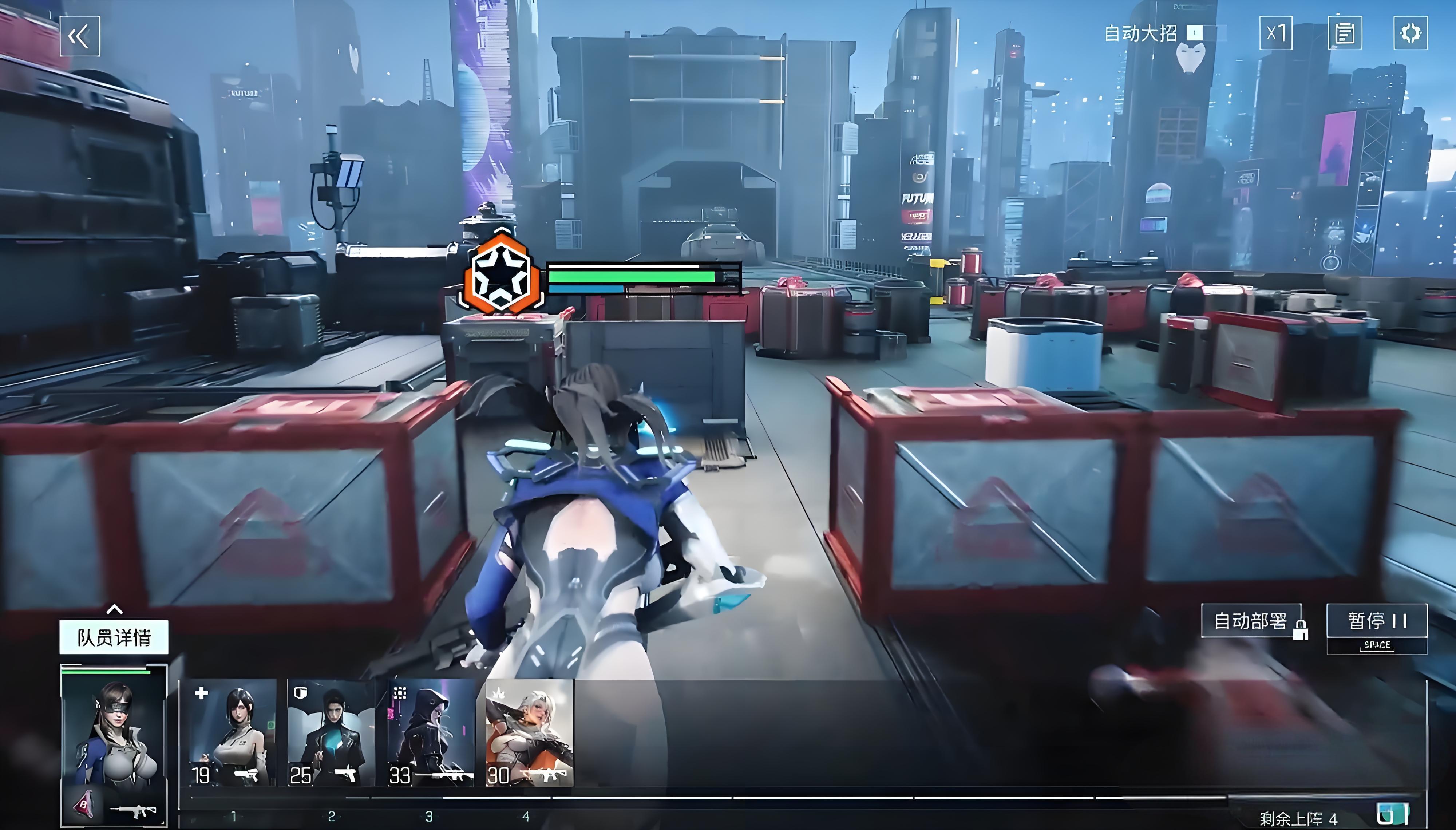Open the gear settings menu
This screenshot has width=1456, height=830.
1410,33
